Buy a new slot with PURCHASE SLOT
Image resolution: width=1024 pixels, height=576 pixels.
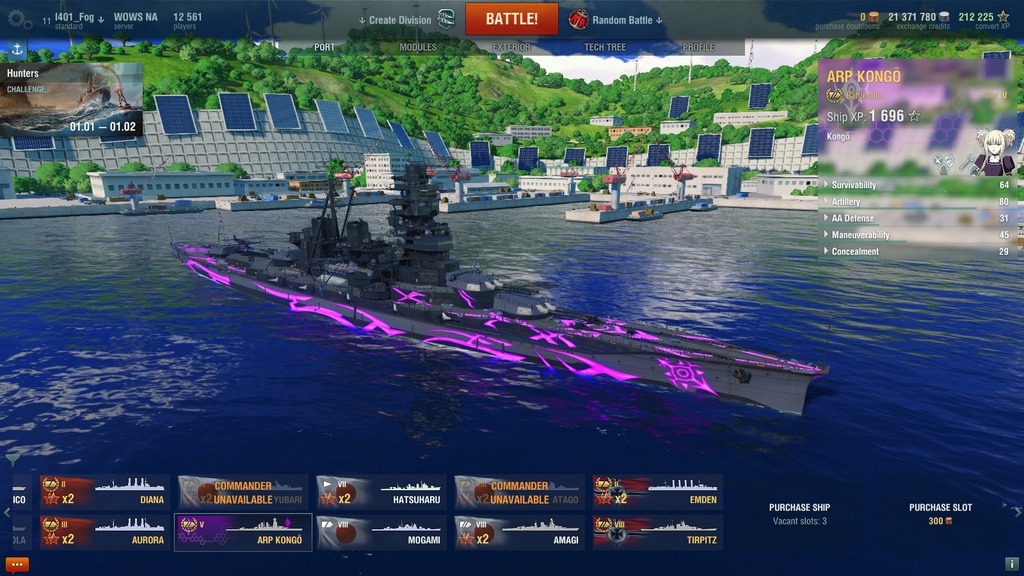pyautogui.click(x=939, y=514)
